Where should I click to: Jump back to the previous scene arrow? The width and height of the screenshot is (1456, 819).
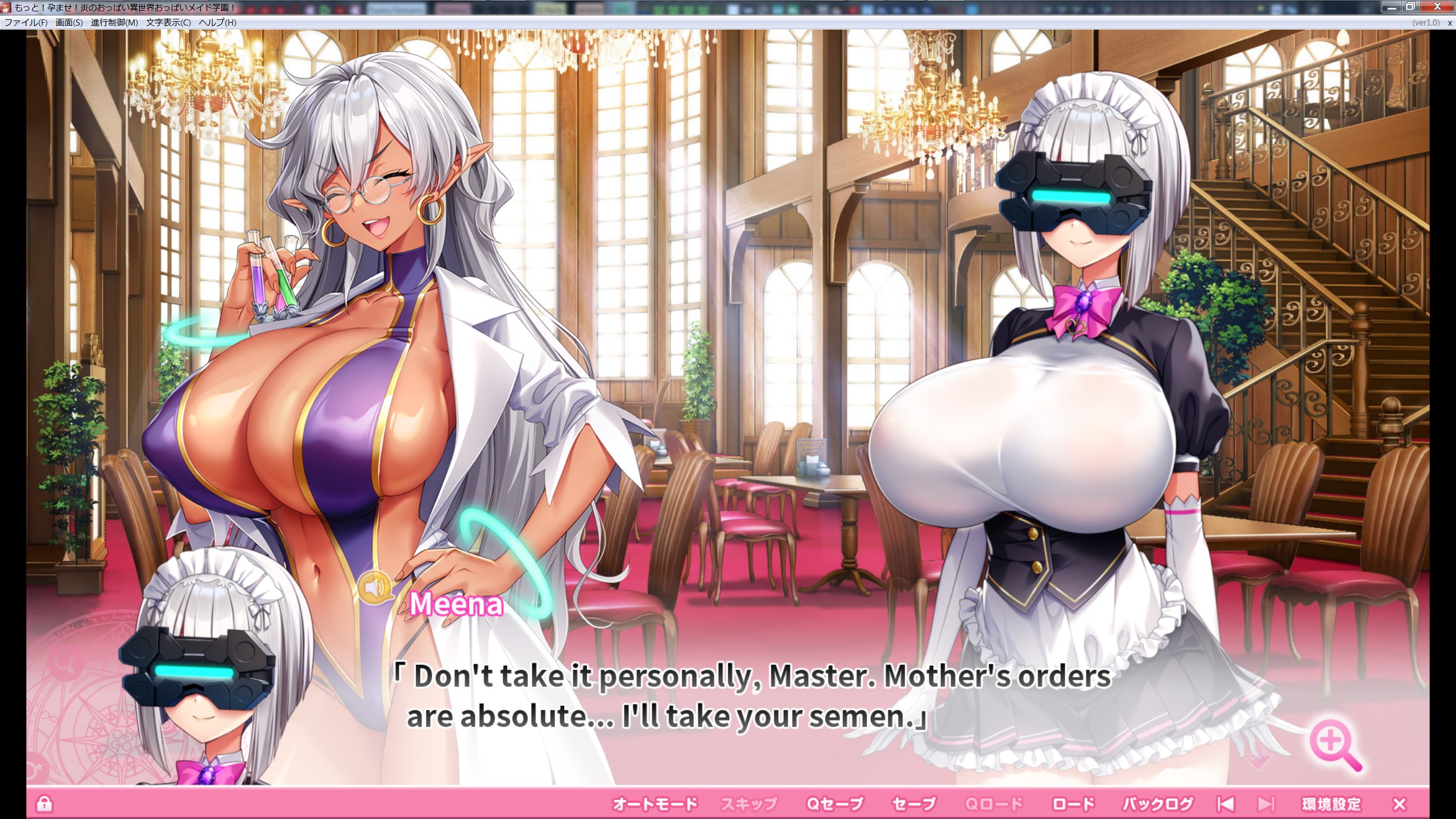click(x=1225, y=804)
